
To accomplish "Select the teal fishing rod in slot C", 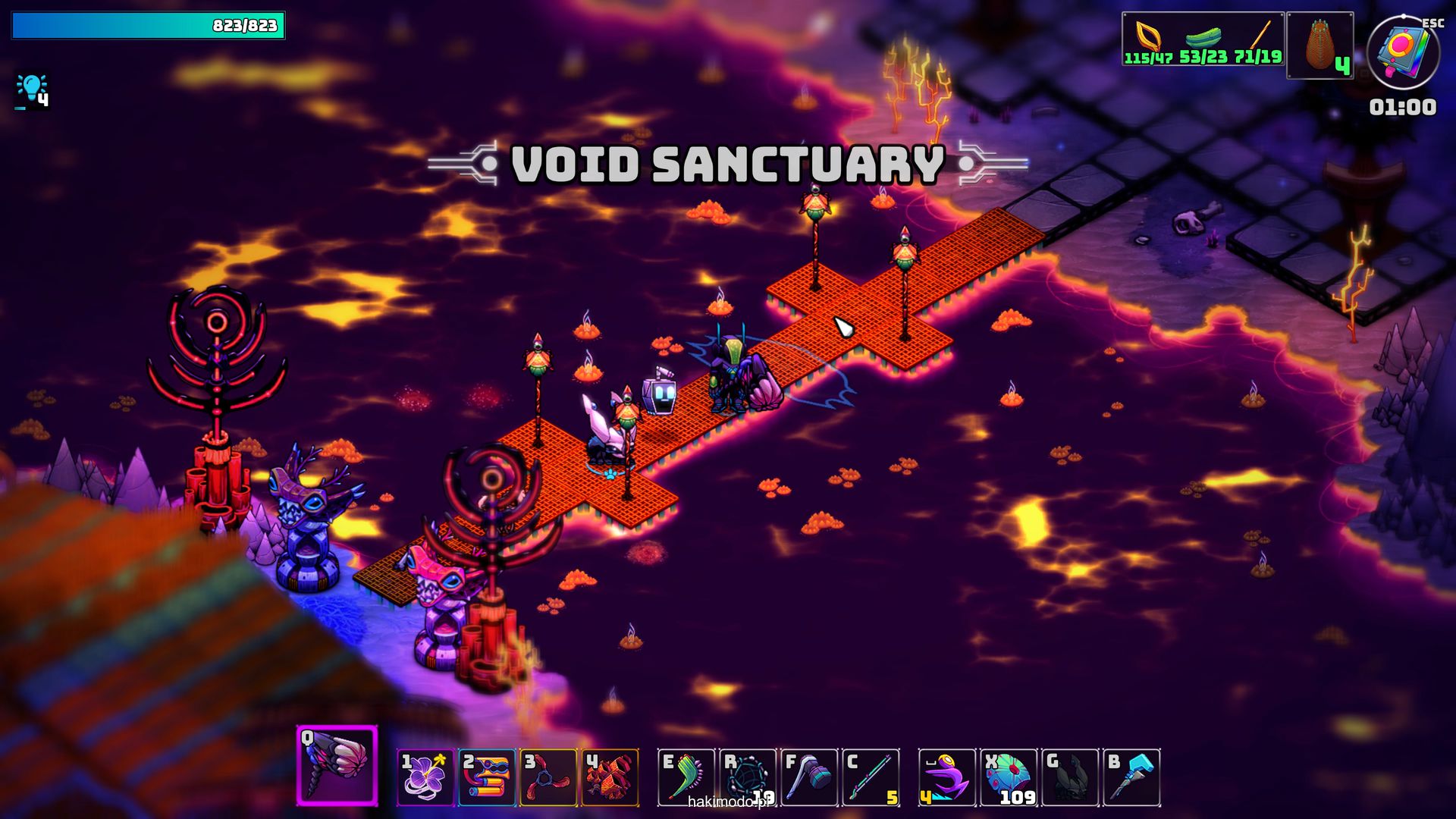I will 871,777.
